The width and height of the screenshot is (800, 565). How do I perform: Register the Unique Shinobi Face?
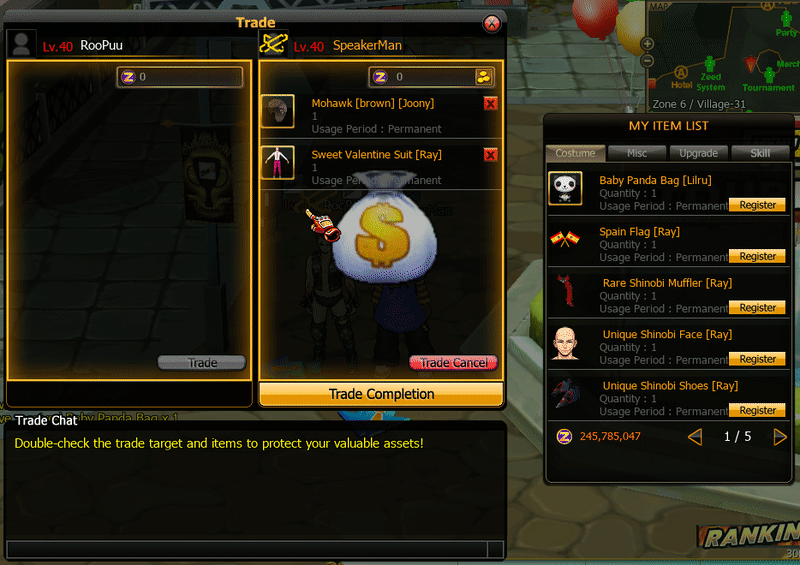coord(757,359)
